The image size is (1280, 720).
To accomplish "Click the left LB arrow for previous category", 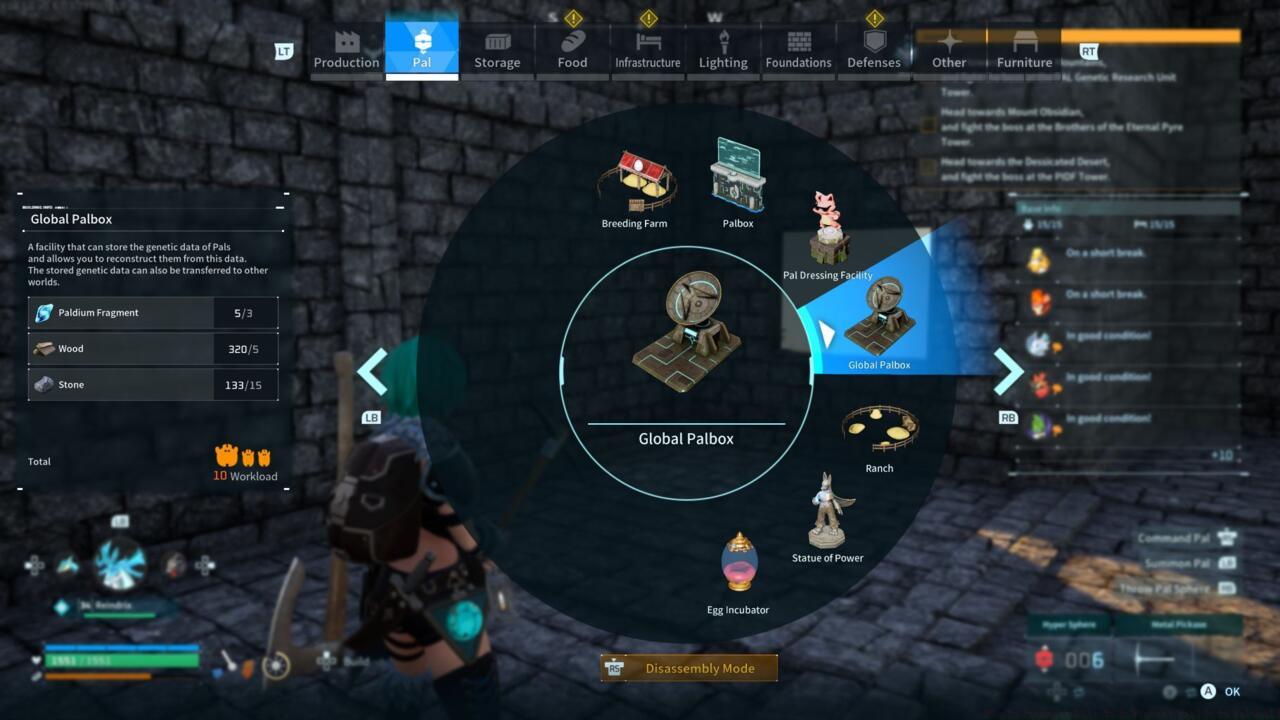I will click(372, 370).
